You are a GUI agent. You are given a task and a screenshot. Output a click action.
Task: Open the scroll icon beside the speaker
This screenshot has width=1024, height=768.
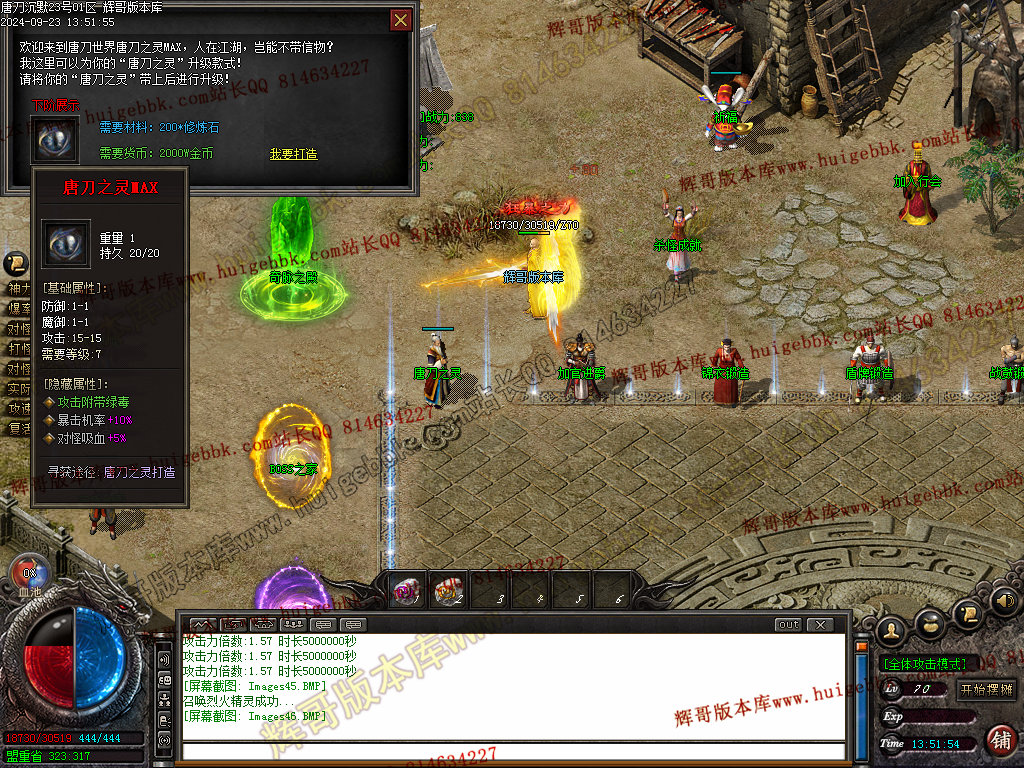pyautogui.click(x=966, y=613)
